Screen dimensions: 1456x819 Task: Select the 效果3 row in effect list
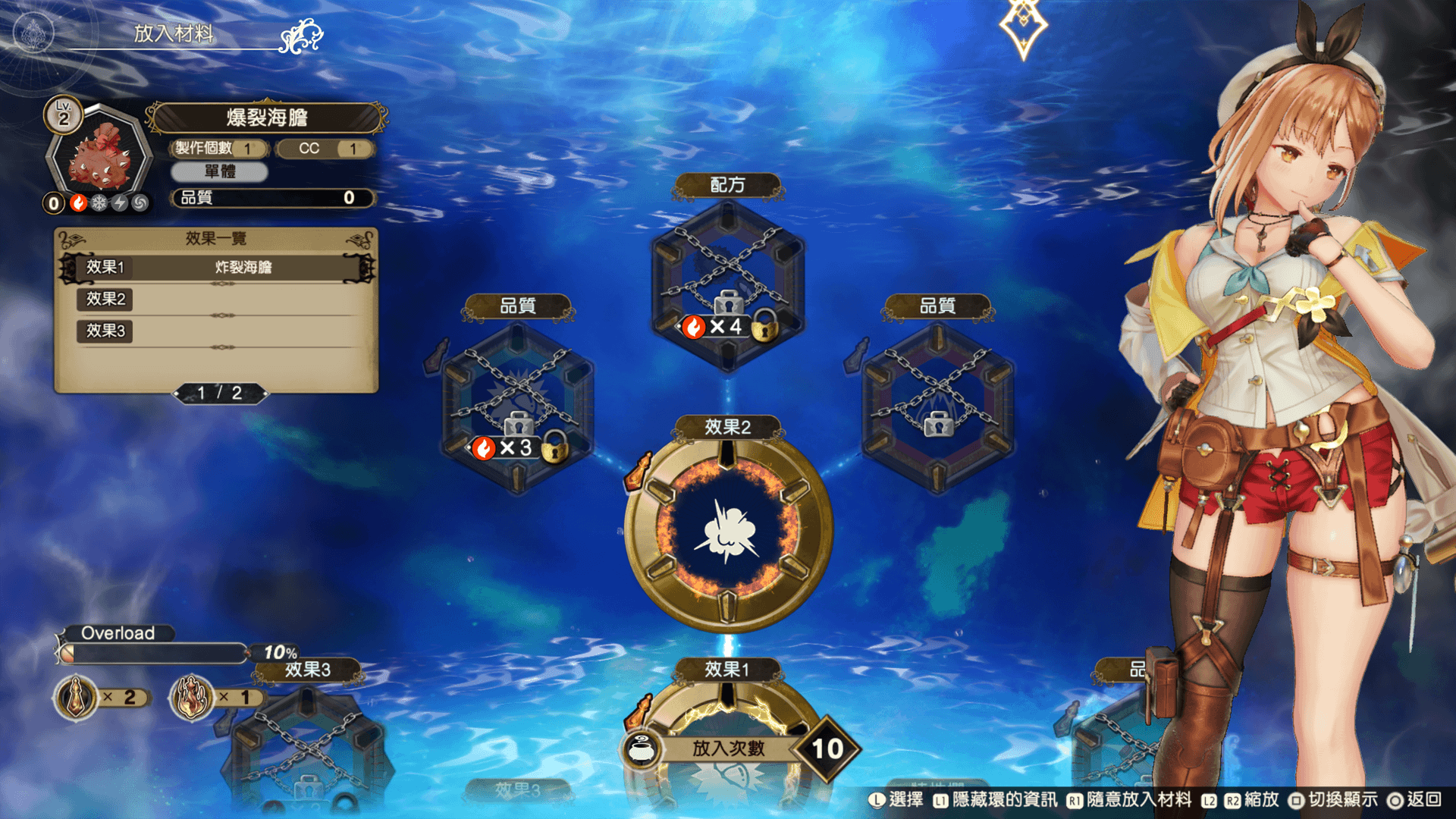click(x=217, y=331)
